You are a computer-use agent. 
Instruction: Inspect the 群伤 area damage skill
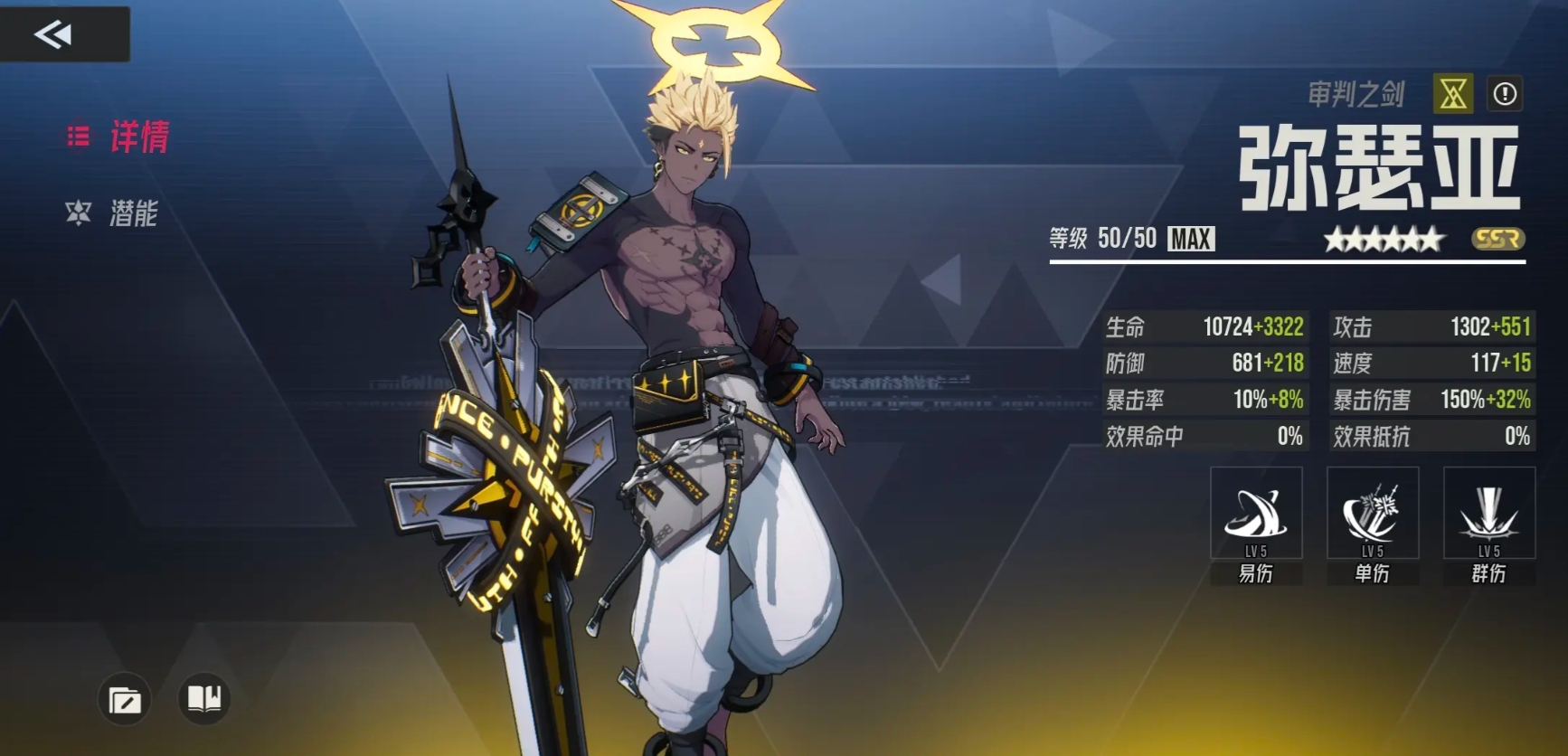[x=1488, y=514]
